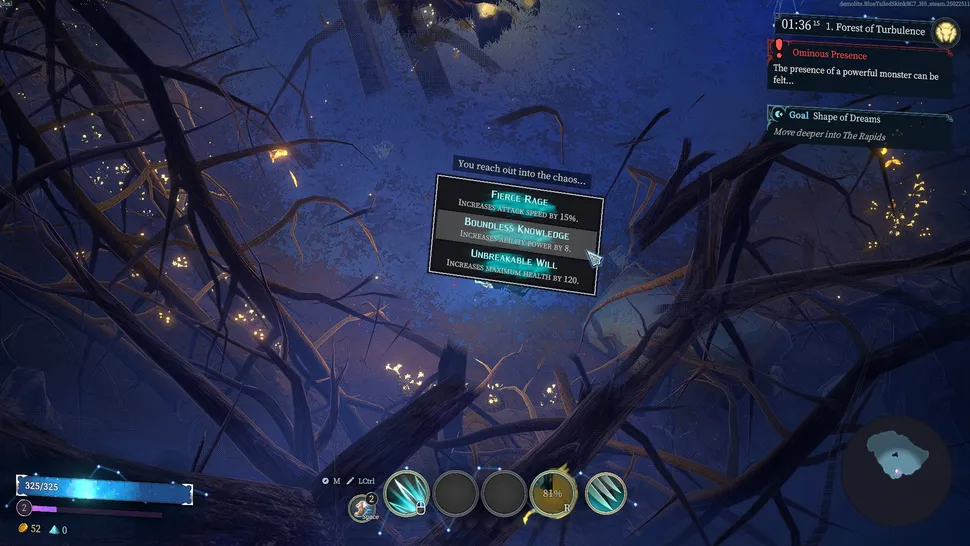Screen dimensions: 970x546
Task: Click the golden beast emblem beside the zone name
Action: [x=945, y=33]
